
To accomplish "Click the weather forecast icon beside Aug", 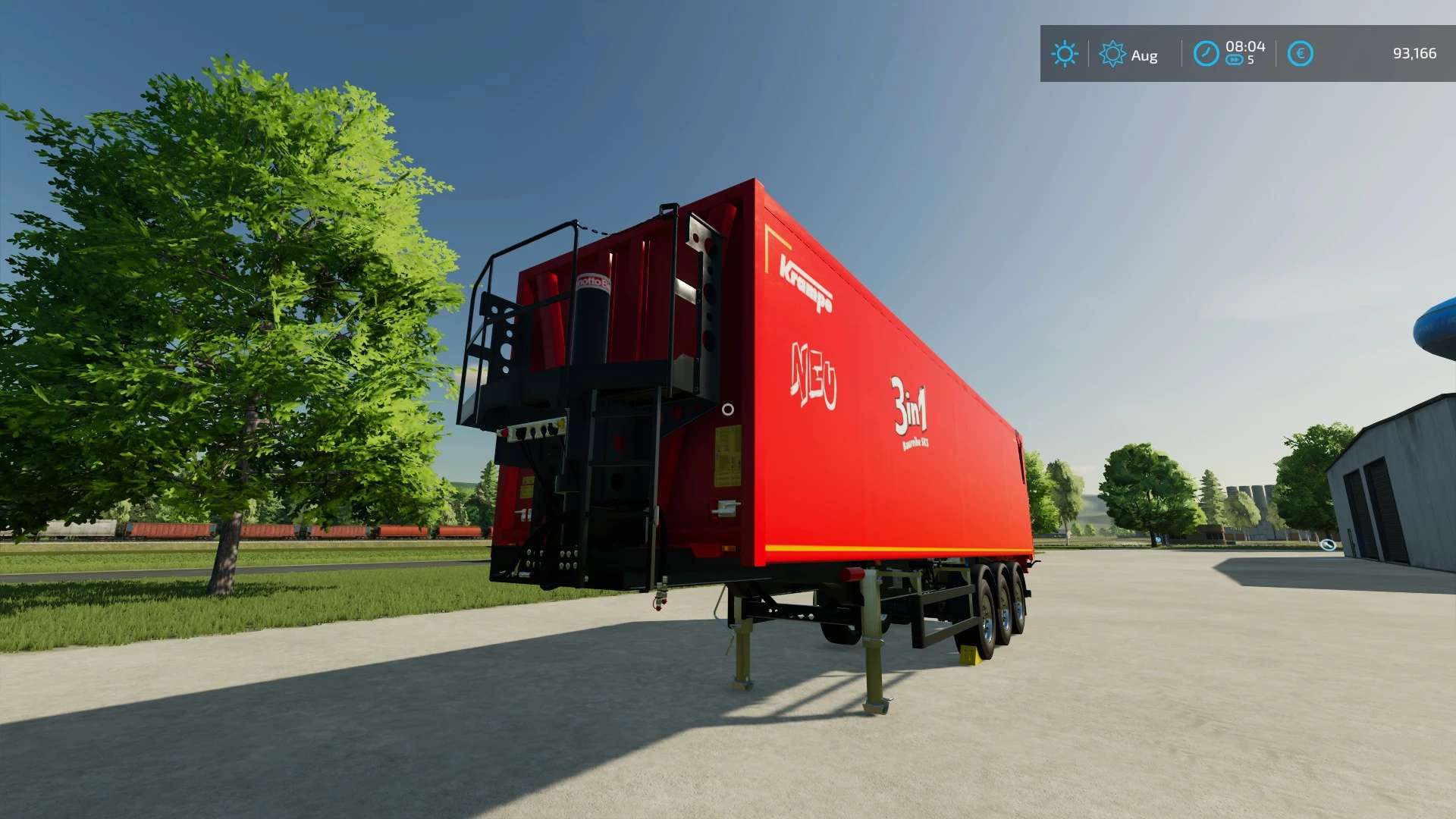I will point(1112,54).
